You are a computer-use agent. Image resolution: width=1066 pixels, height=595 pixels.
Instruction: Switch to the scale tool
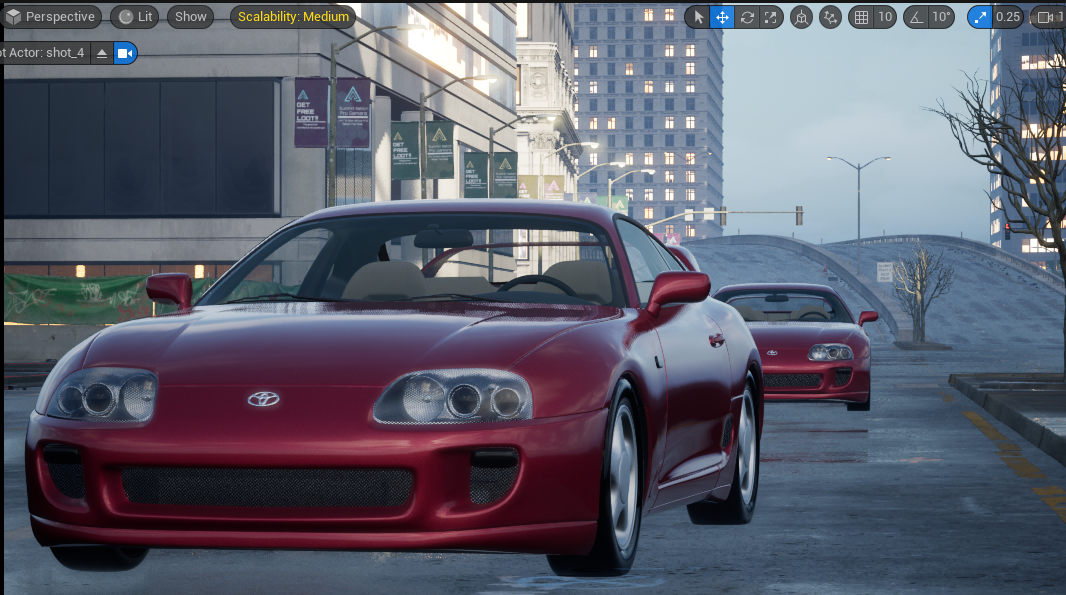pos(770,17)
